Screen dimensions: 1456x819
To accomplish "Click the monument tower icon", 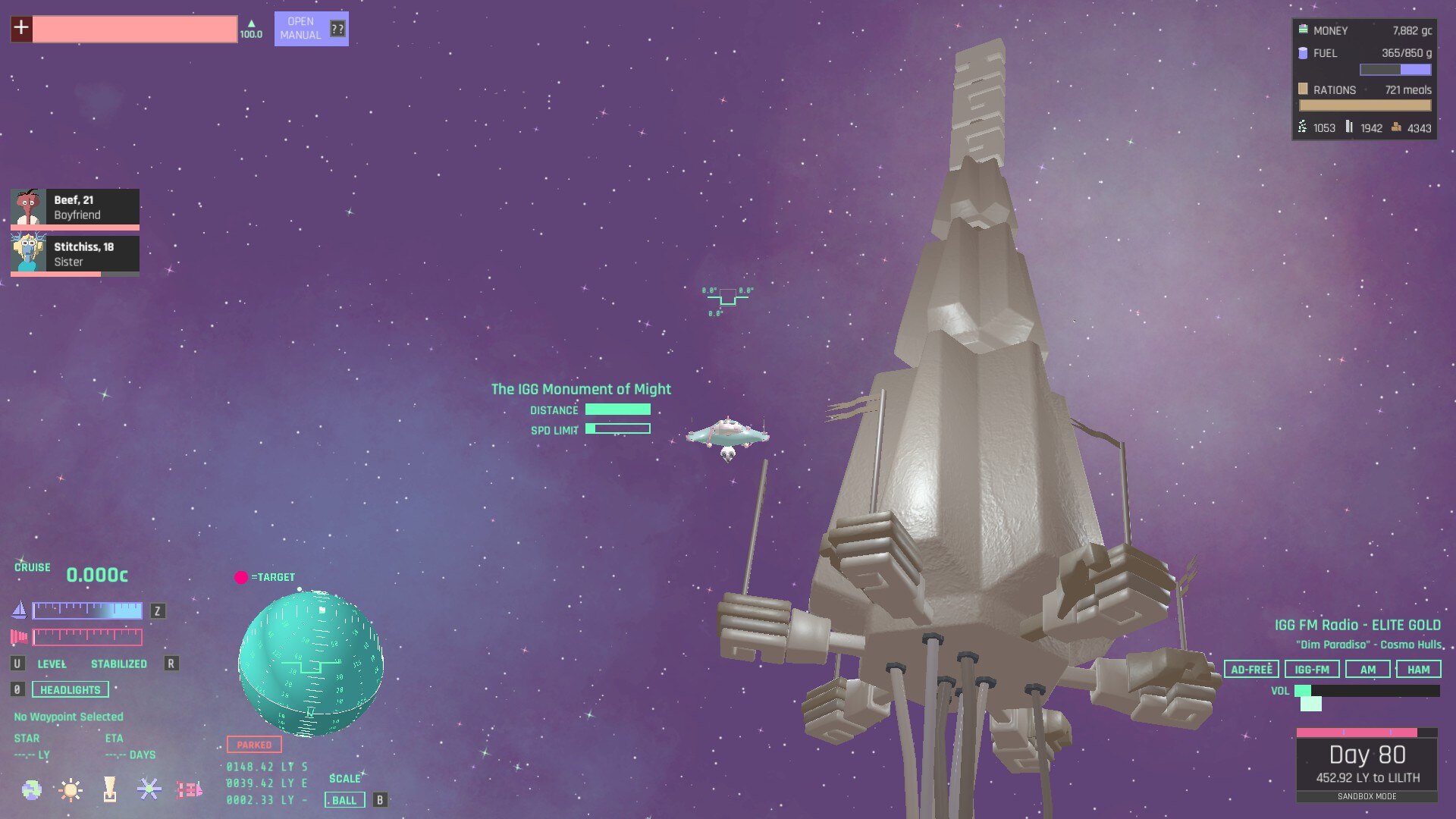I will tap(110, 790).
